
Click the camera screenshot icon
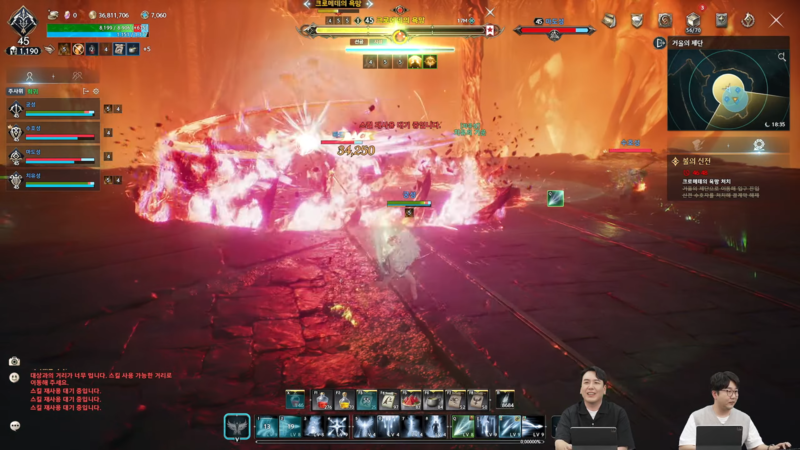[15, 361]
